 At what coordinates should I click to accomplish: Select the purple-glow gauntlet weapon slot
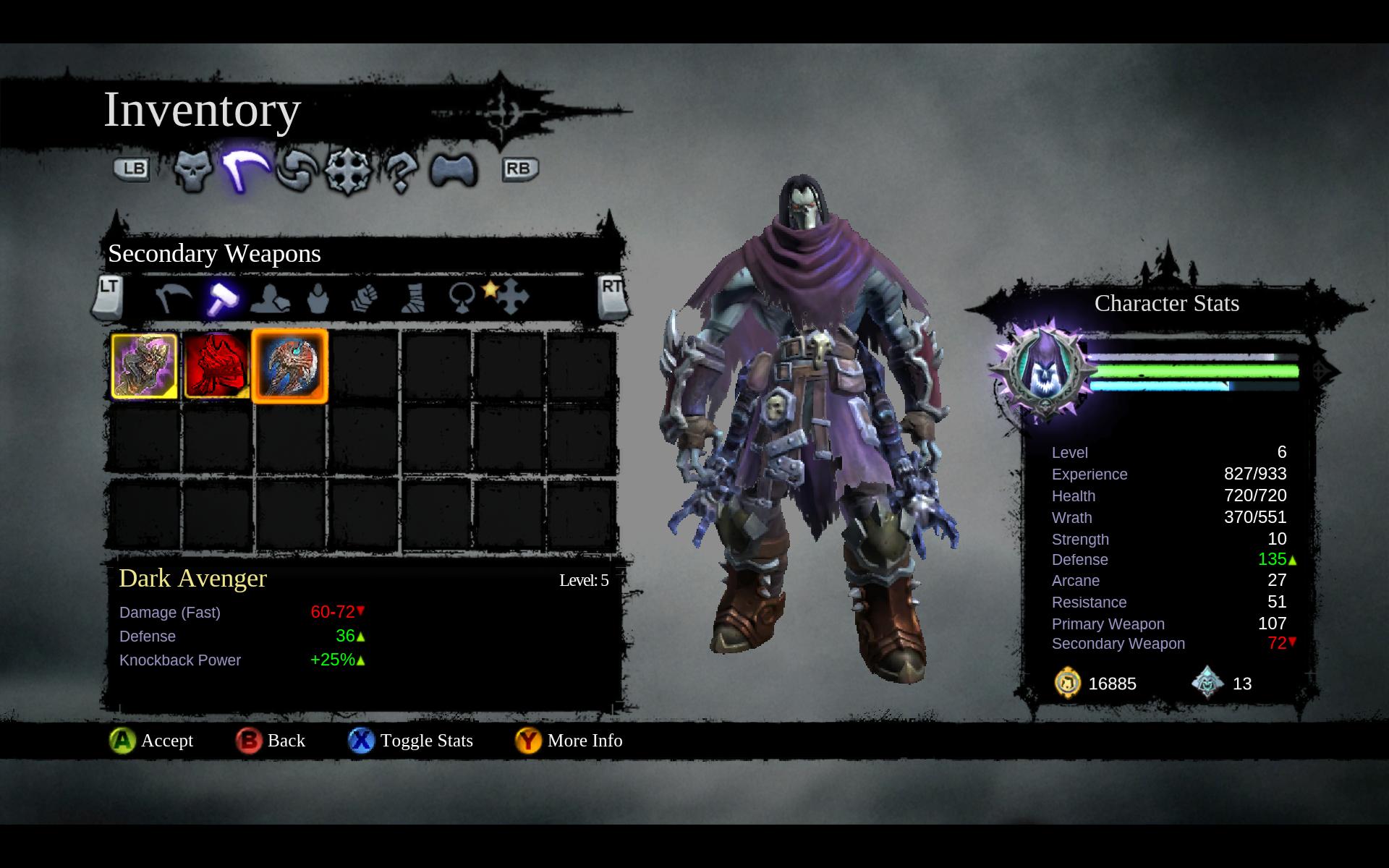pyautogui.click(x=145, y=366)
